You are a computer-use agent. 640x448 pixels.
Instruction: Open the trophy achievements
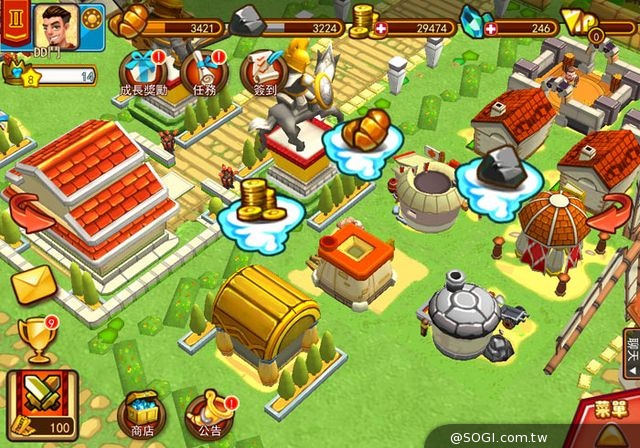pos(37,339)
